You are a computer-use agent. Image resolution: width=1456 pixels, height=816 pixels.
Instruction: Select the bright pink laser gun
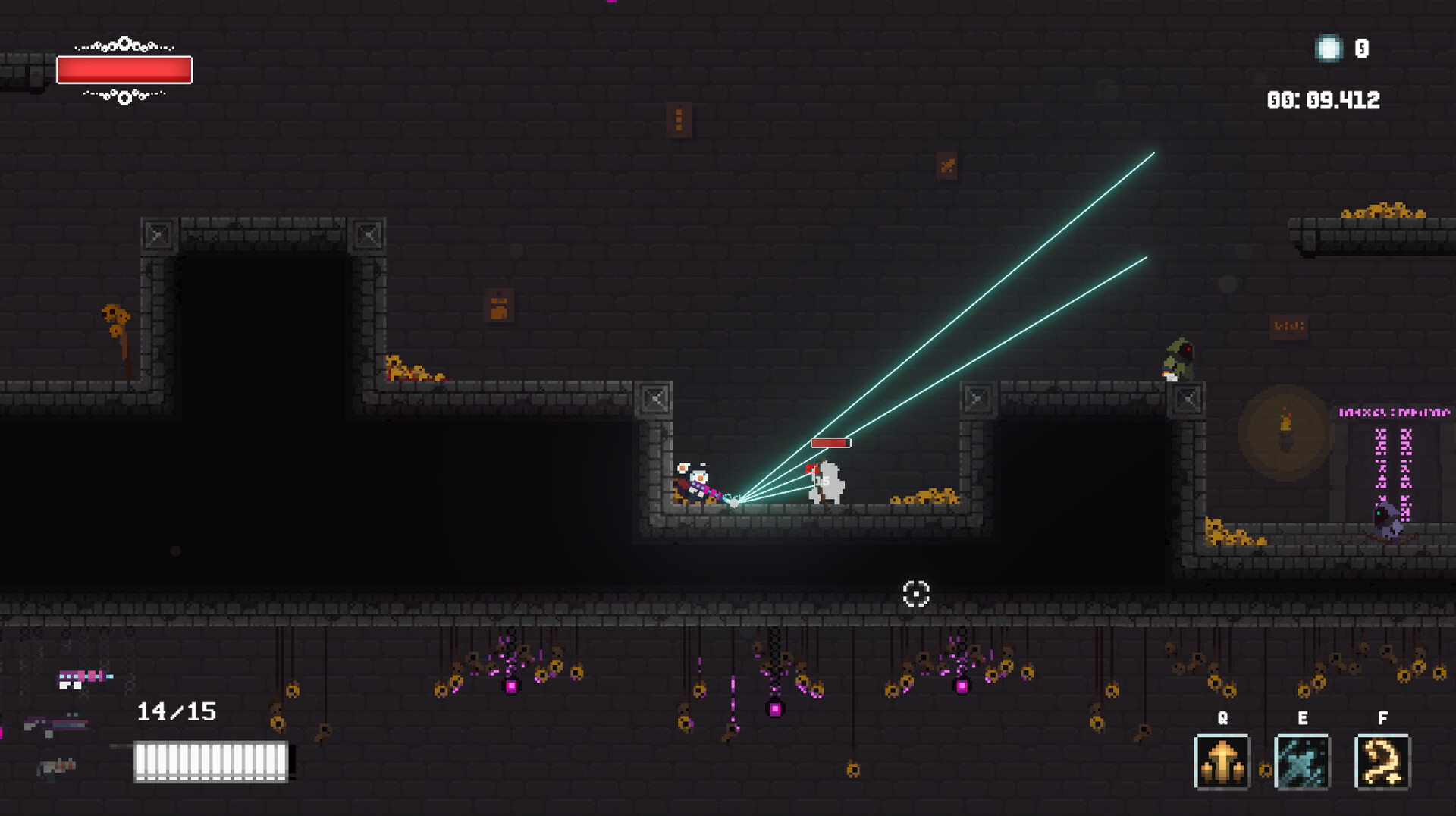[x=83, y=678]
